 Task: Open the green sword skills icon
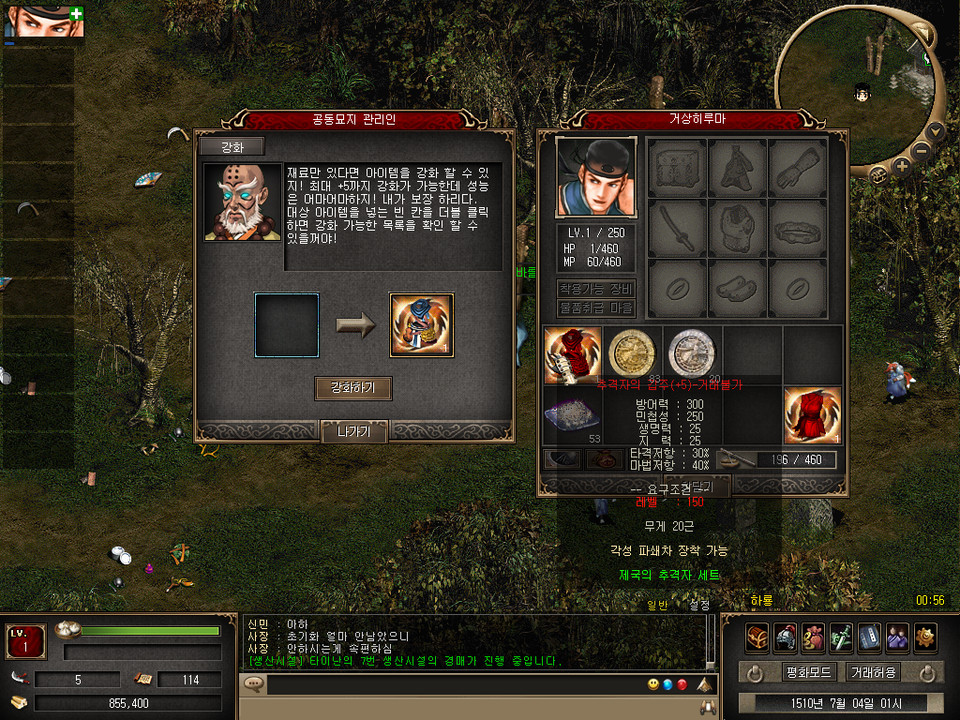coord(841,636)
